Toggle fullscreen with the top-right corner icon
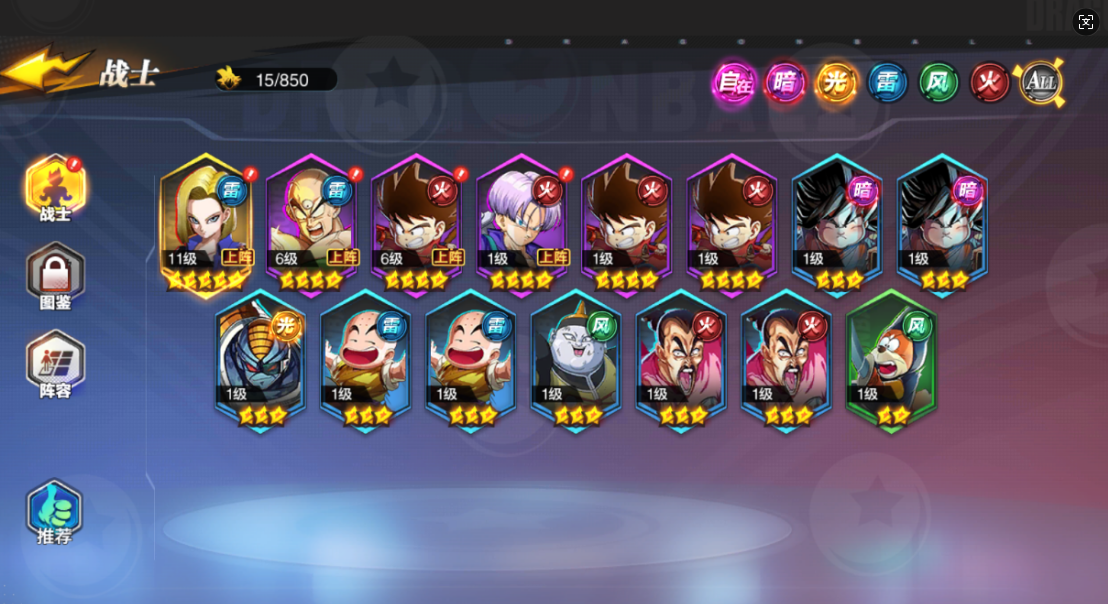1108x604 pixels. tap(1086, 22)
